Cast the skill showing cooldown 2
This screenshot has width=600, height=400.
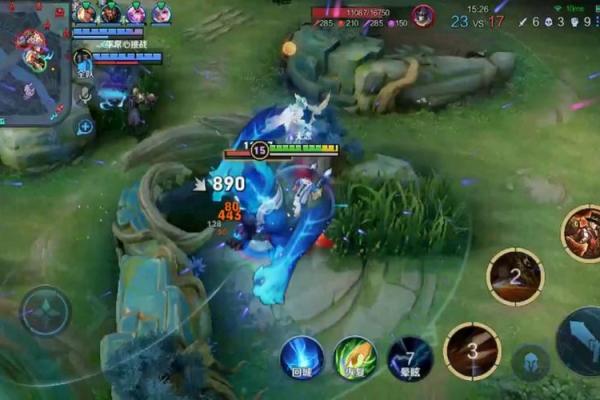click(515, 276)
